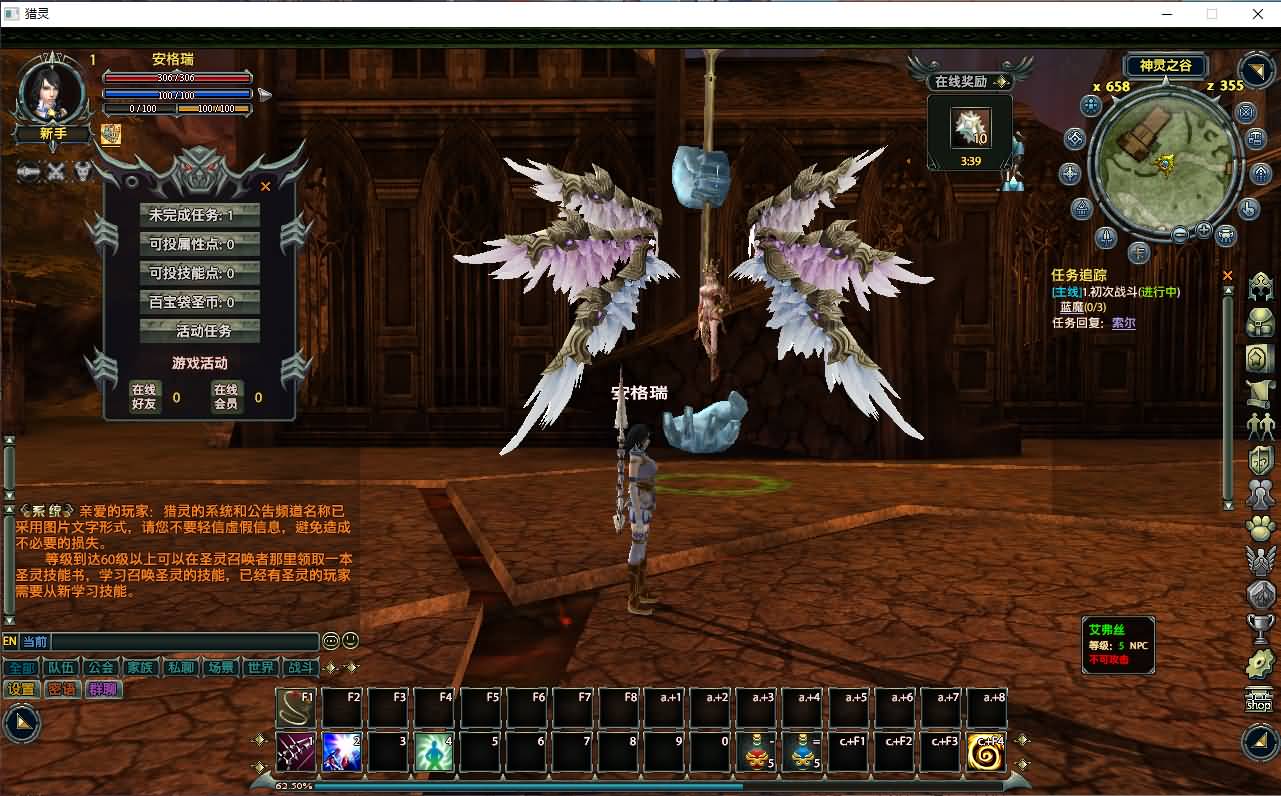Maximize the game window
1281x796 pixels.
(x=1212, y=14)
